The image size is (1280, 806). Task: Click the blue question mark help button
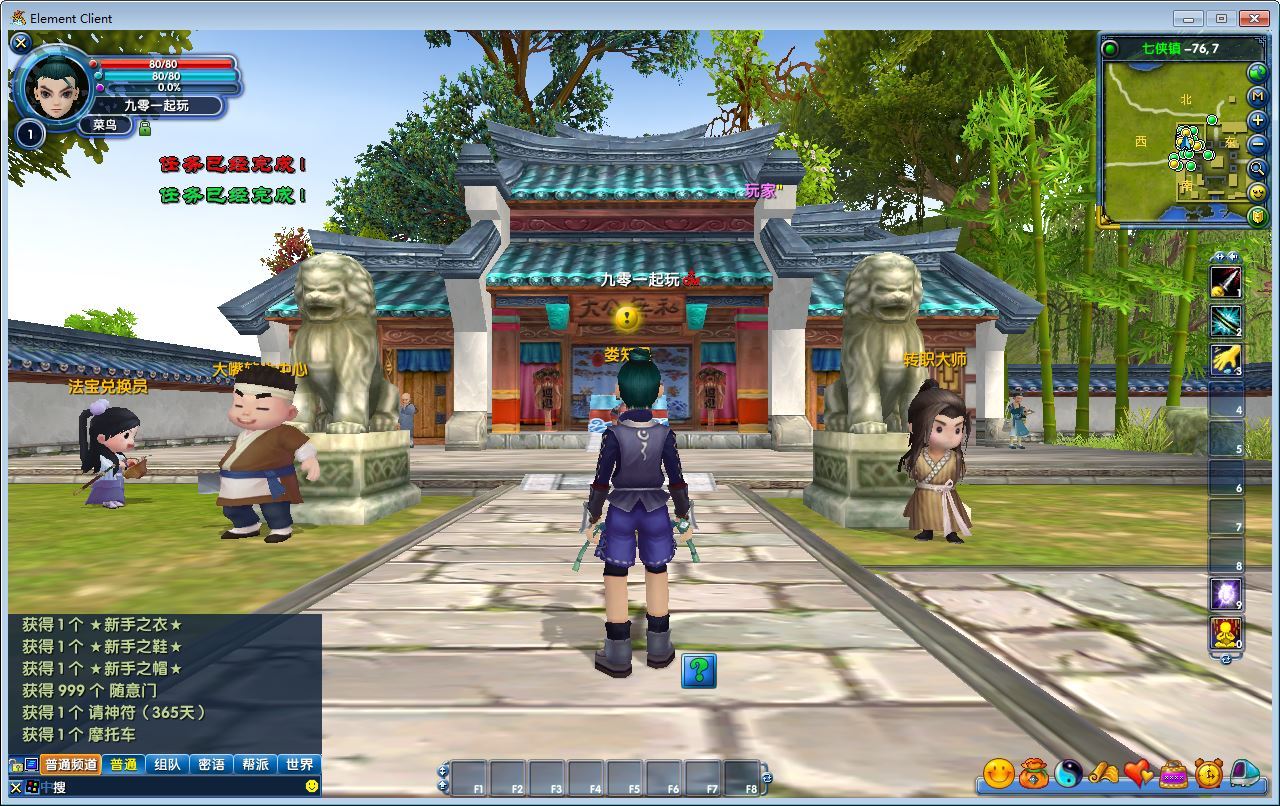click(699, 671)
